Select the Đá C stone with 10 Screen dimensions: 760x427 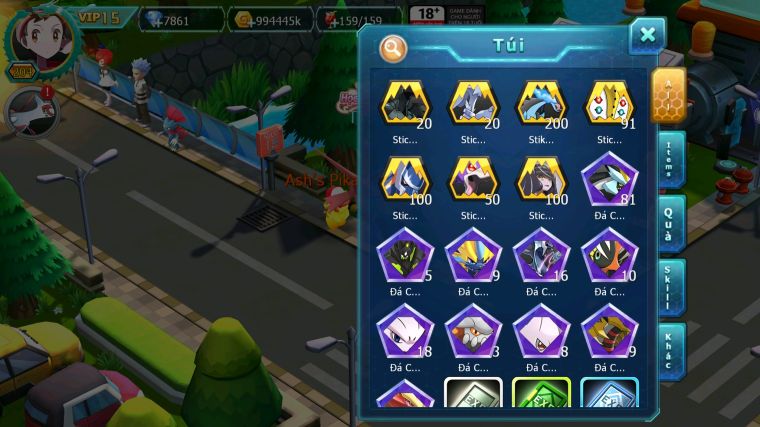tap(608, 257)
